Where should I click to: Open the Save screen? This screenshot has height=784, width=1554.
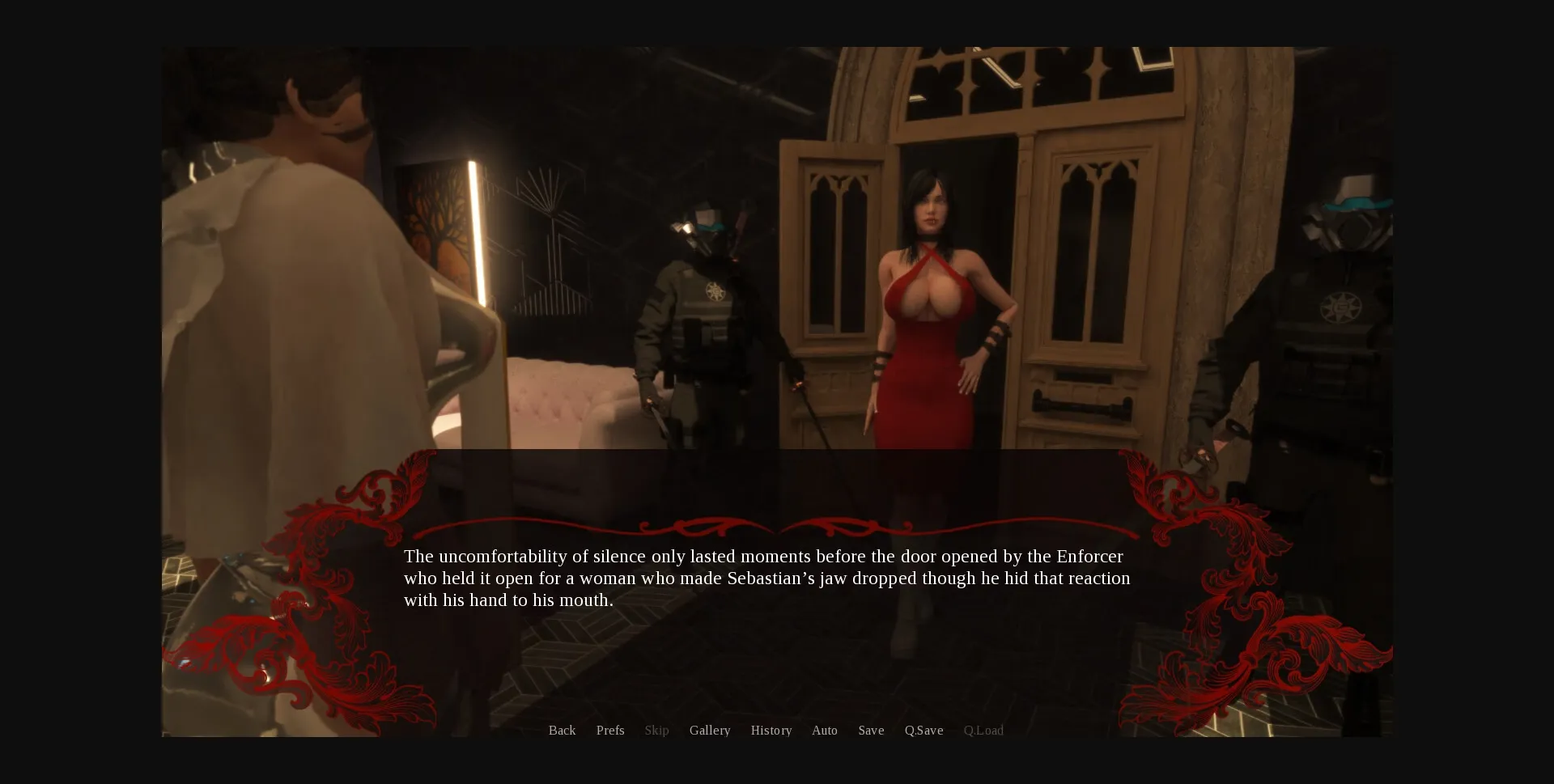(871, 730)
